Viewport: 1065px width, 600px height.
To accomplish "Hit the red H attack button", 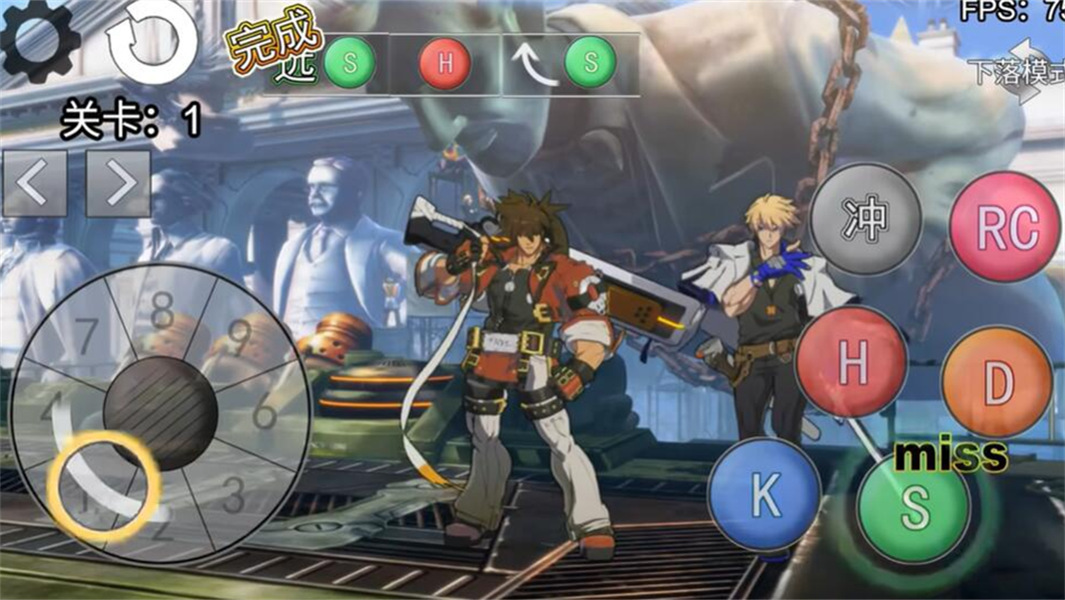I will point(852,361).
